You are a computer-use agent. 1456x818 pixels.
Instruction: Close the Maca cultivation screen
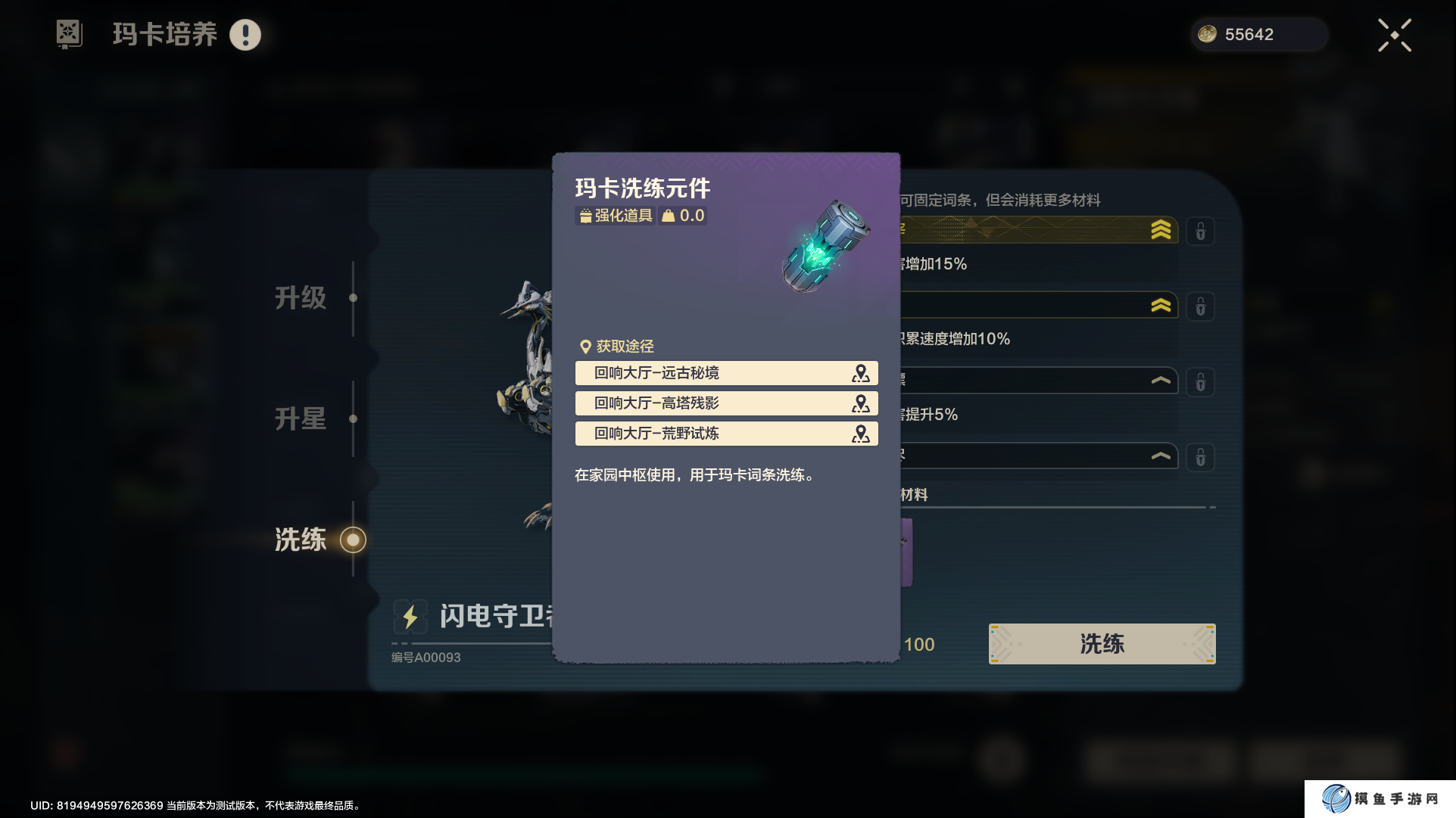click(1394, 36)
